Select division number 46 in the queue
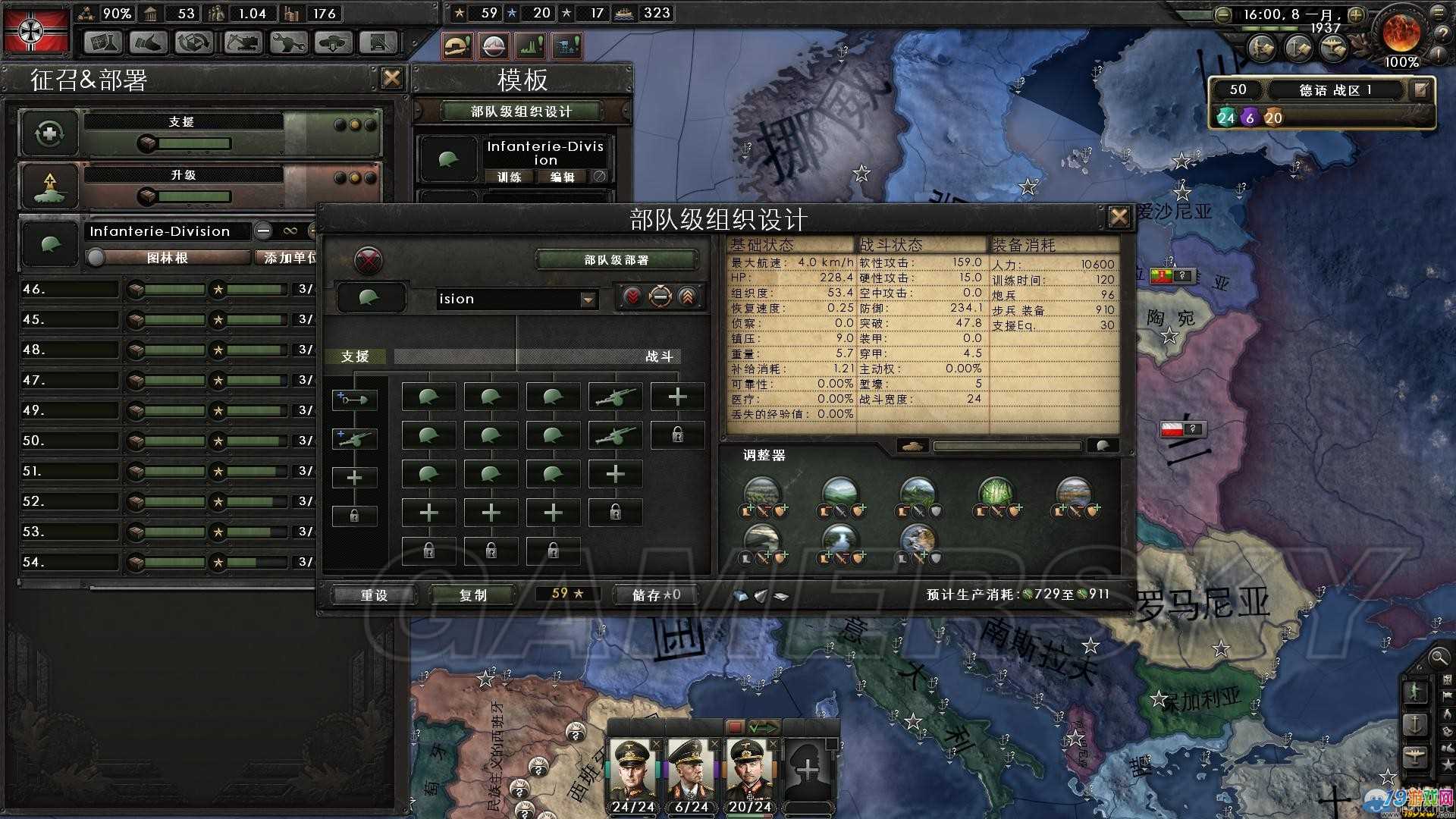This screenshot has height=819, width=1456. click(x=68, y=289)
